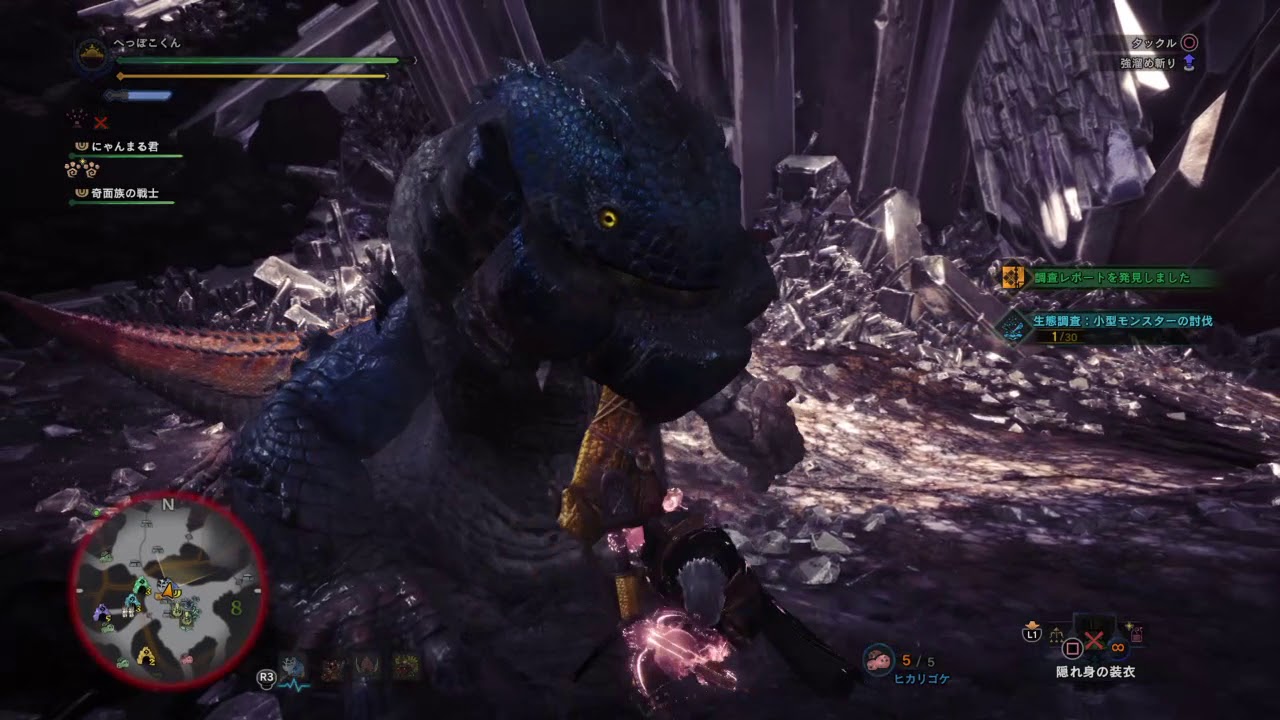This screenshot has width=1280, height=720.
Task: Click the blue research icon on 生態調査 banner
Action: [x=1012, y=331]
